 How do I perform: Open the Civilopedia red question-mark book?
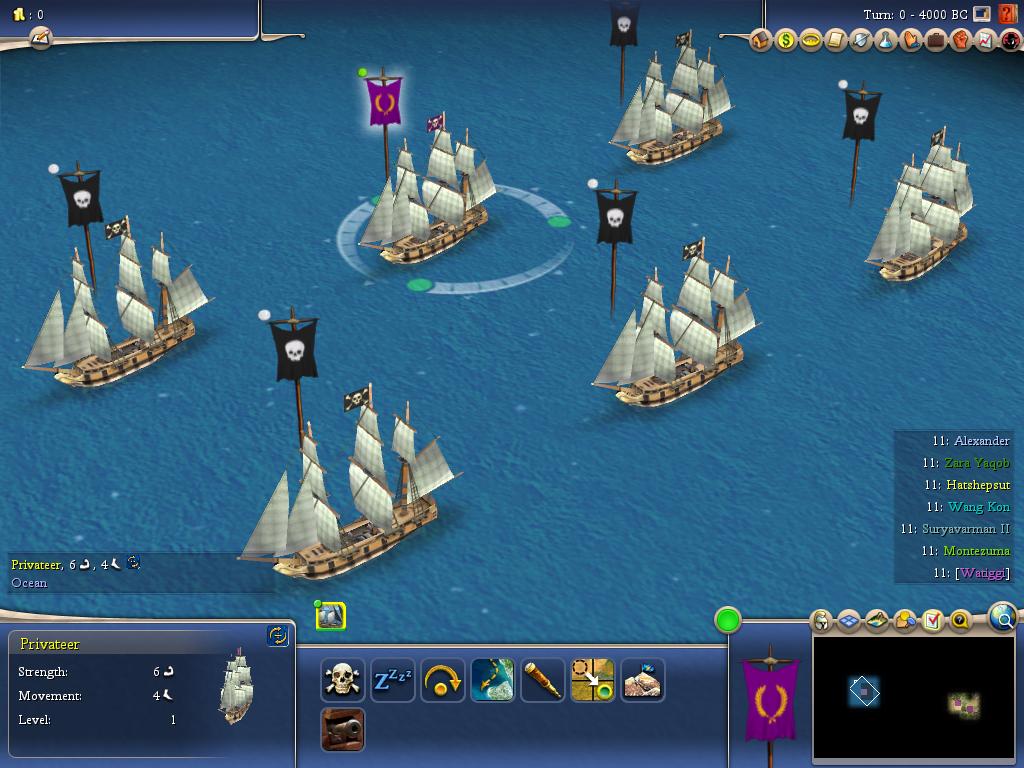click(1007, 15)
